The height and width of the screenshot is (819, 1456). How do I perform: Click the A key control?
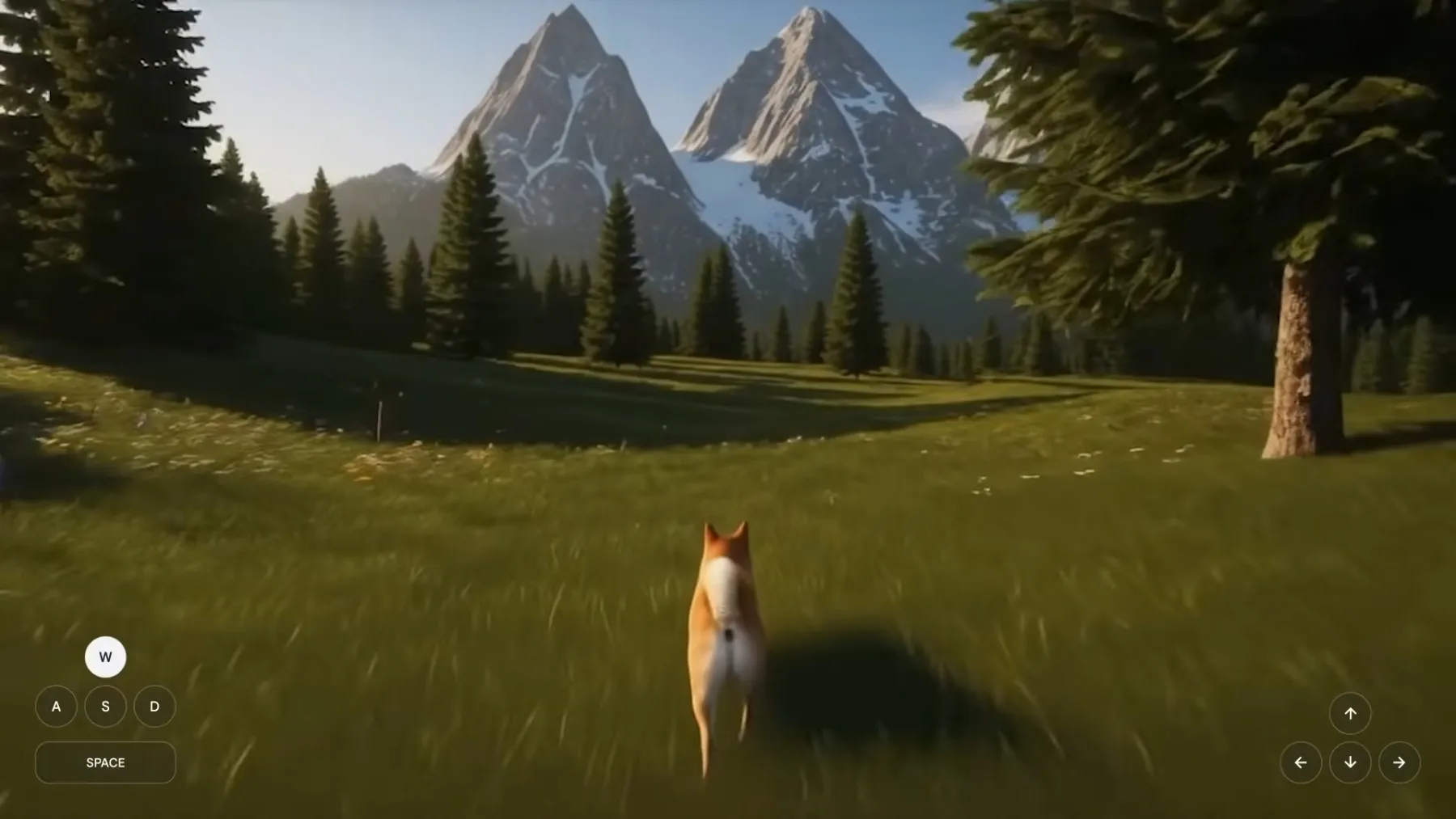tap(57, 706)
